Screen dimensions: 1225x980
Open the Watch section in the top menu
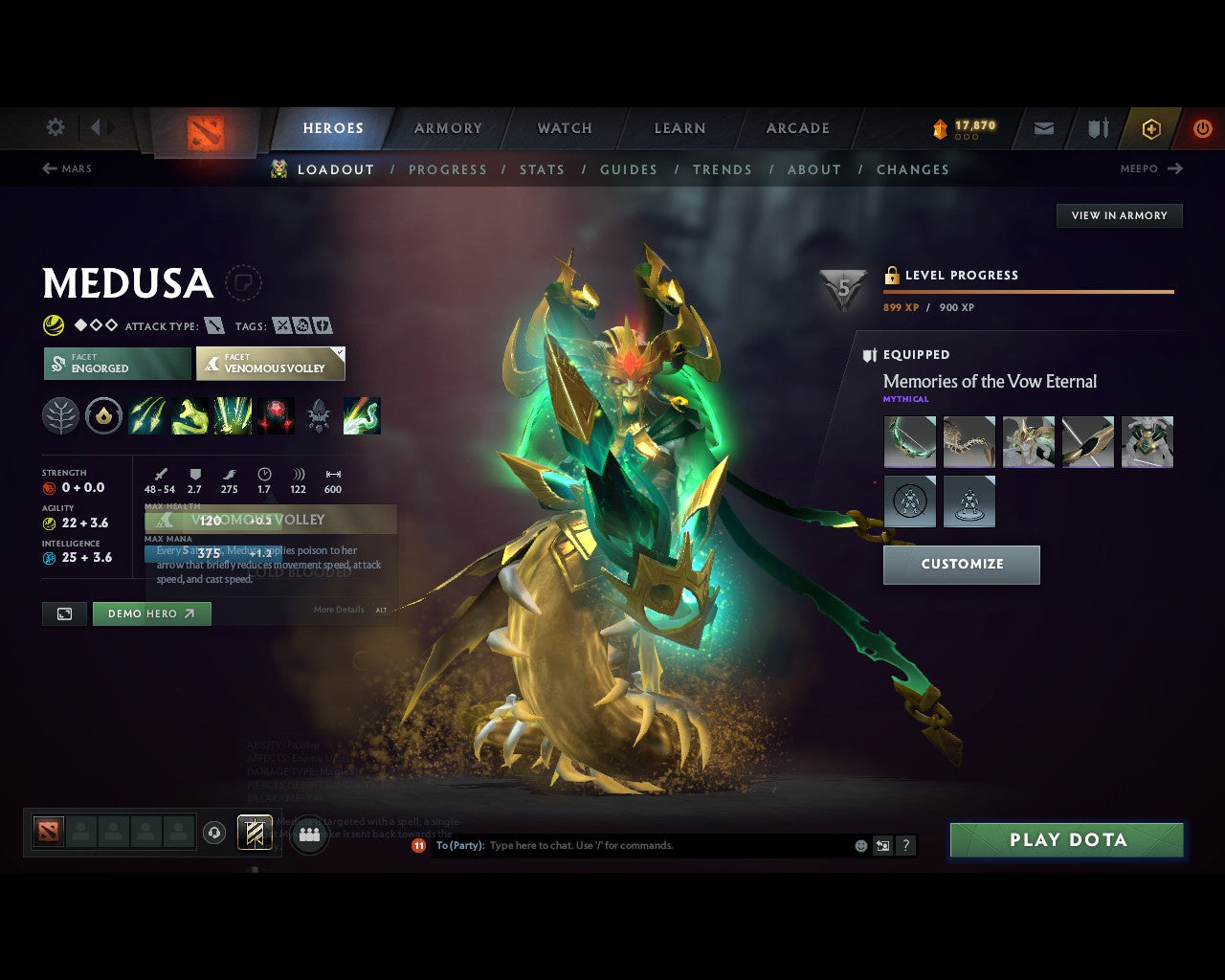pos(564,128)
